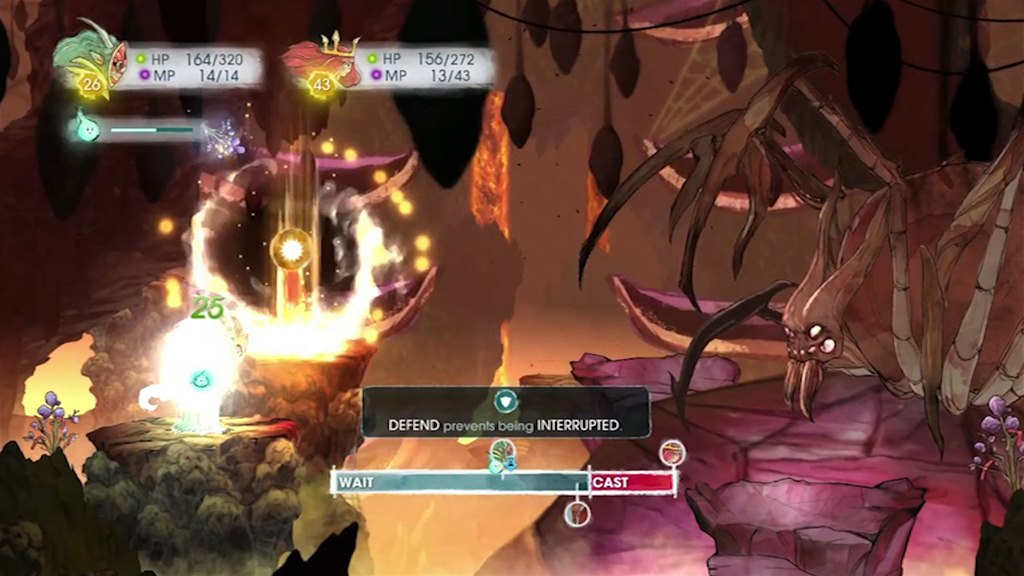Viewport: 1024px width, 576px height.
Task: Click the shield icon on the Defend tip
Action: click(x=506, y=402)
